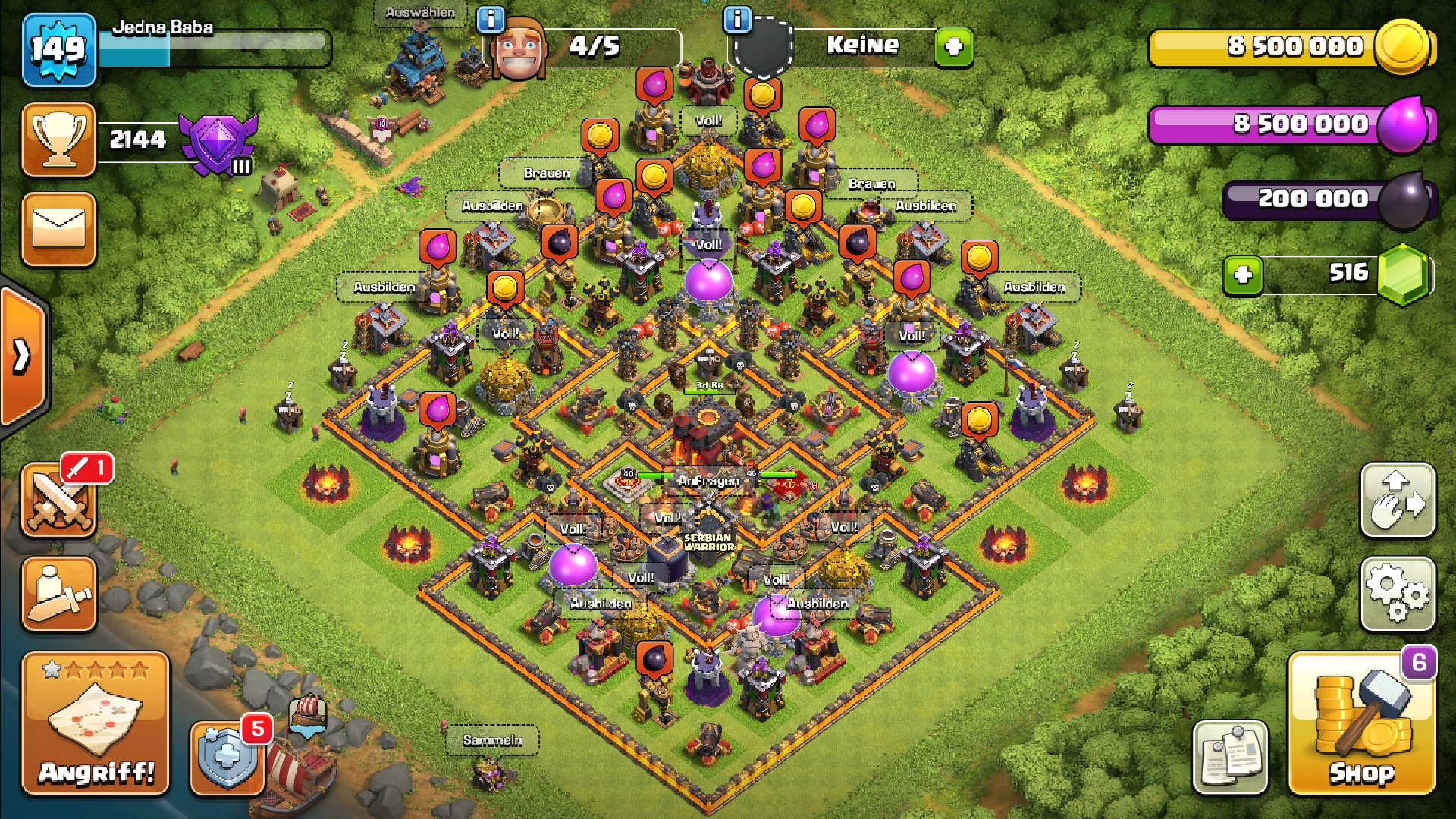This screenshot has height=819, width=1456.
Task: Open the settings gears menu
Action: 1398,595
